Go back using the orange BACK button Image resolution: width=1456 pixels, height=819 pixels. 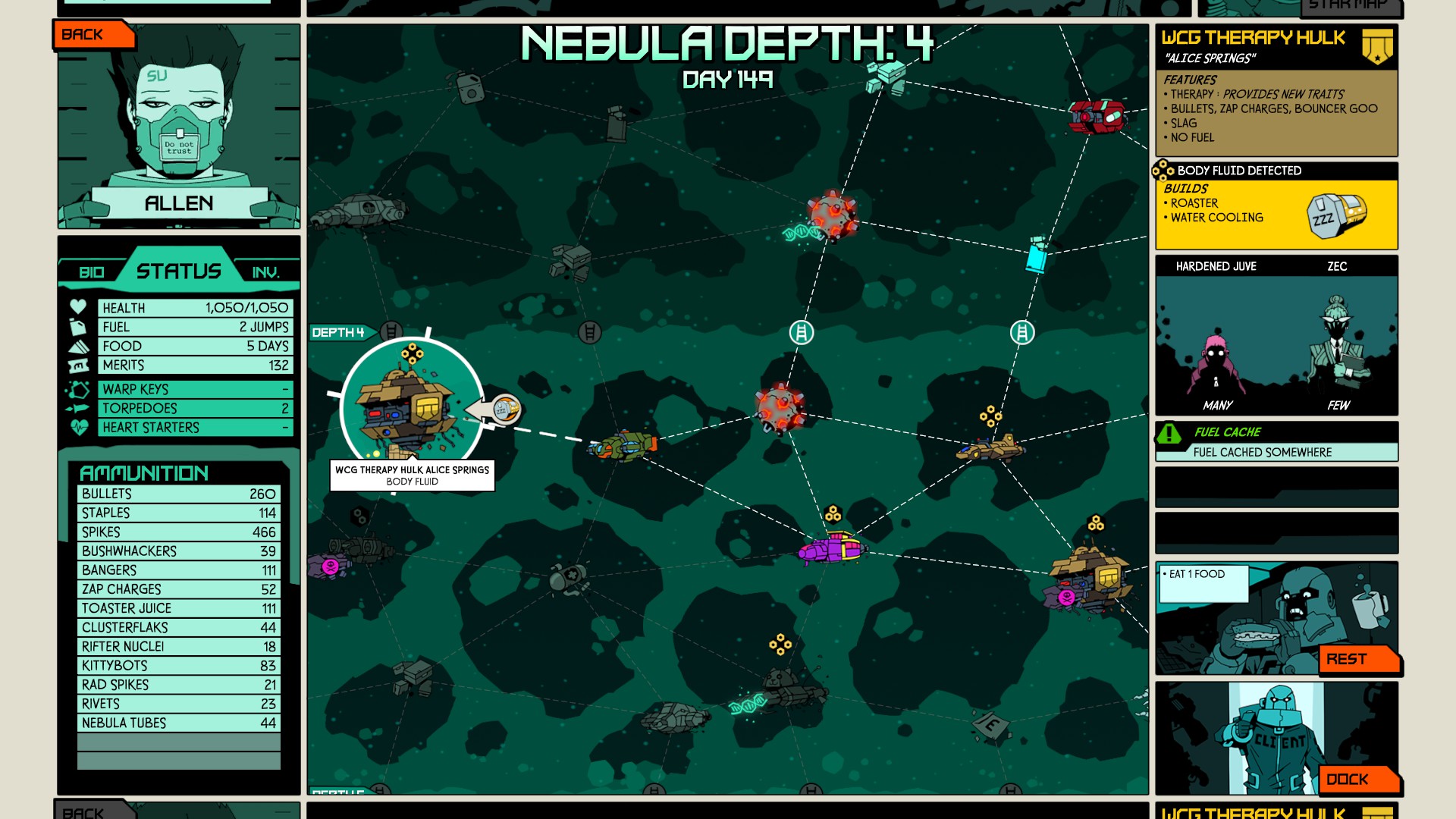[93, 35]
